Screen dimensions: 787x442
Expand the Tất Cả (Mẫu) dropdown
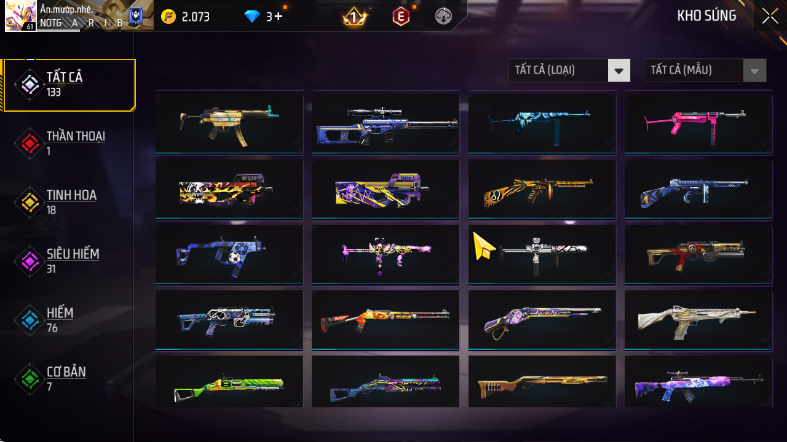tap(706, 70)
